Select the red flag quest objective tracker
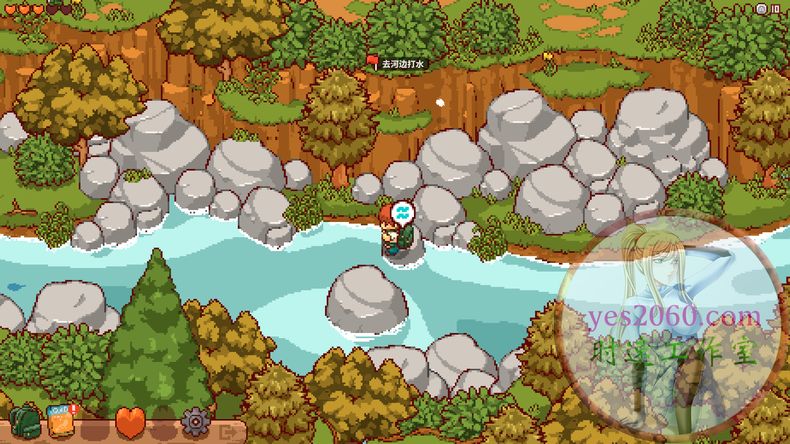Screen dimensions: 790x444 (372, 62)
